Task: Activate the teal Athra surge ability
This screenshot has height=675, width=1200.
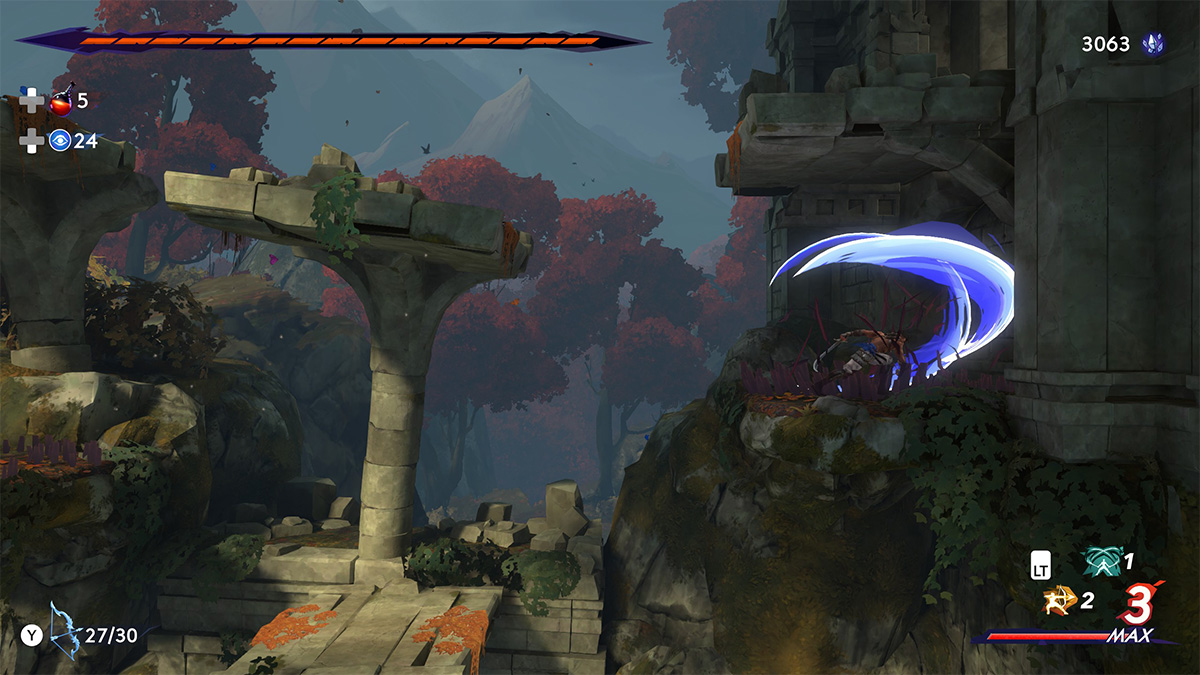Action: 1101,562
